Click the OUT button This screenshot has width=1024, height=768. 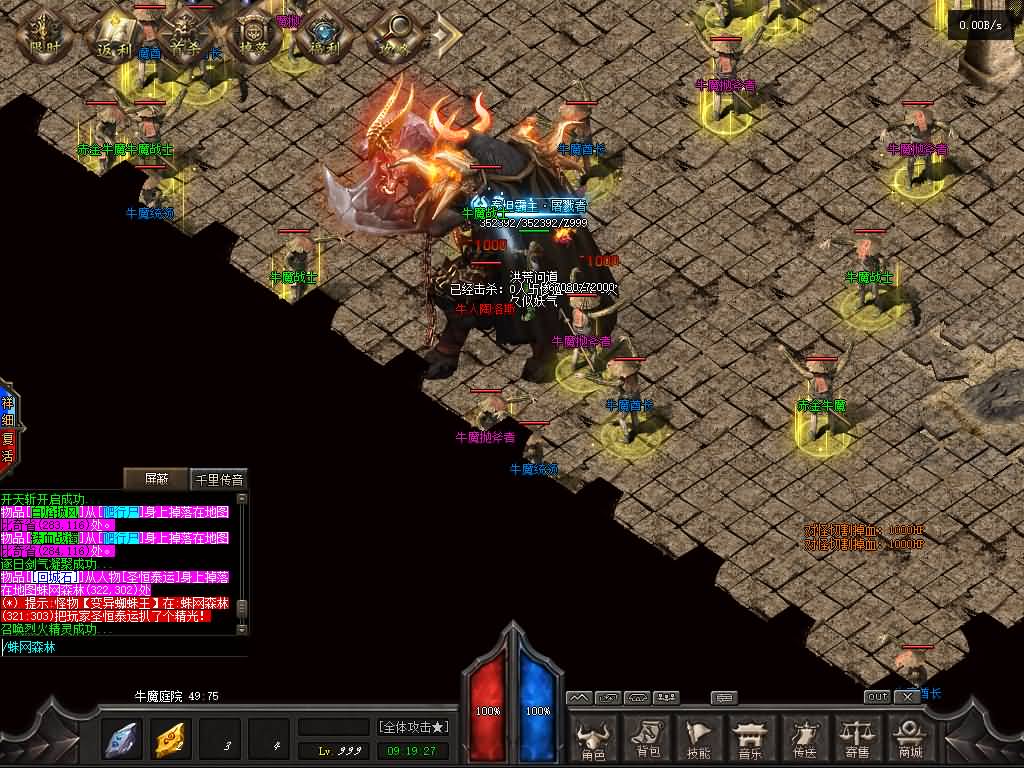[877, 696]
